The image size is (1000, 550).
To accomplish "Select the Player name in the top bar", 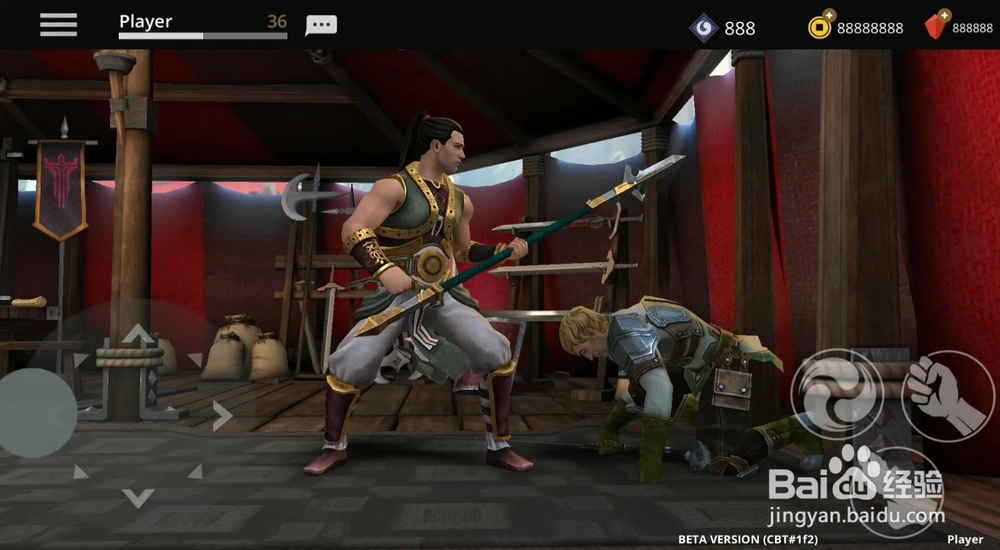I will (x=146, y=21).
